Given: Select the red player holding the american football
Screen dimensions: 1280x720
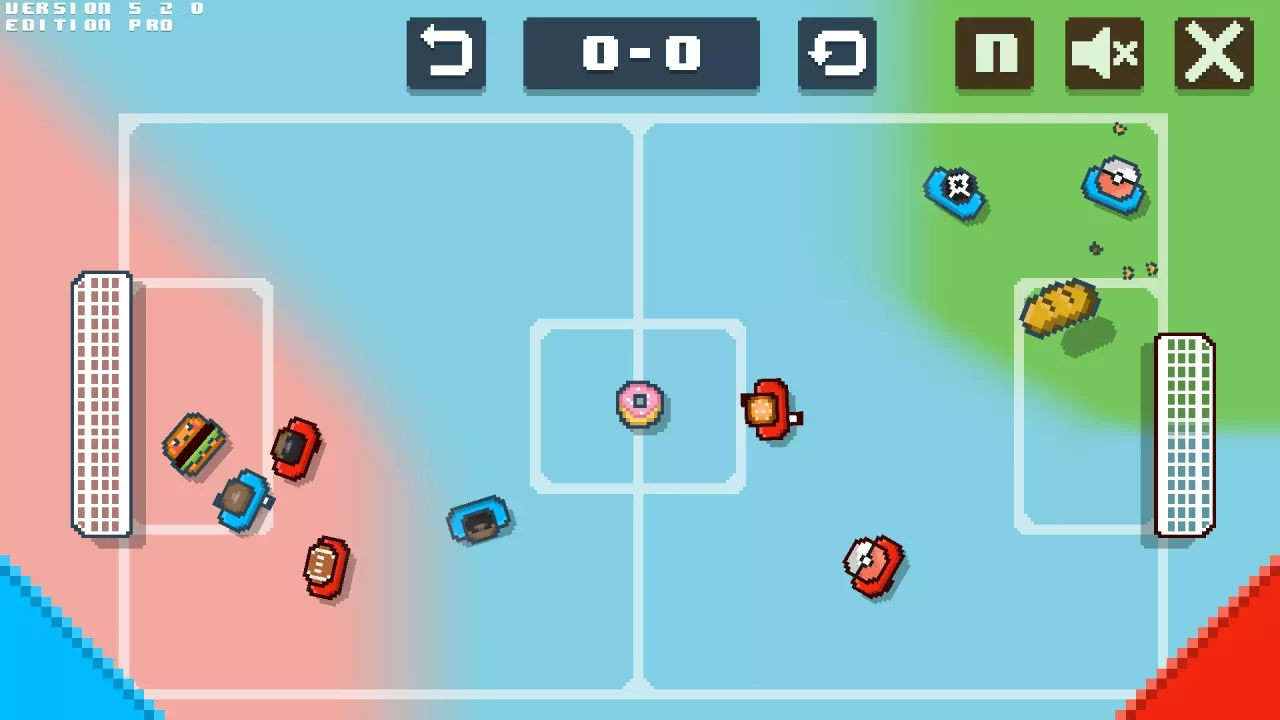Looking at the screenshot, I should [325, 567].
